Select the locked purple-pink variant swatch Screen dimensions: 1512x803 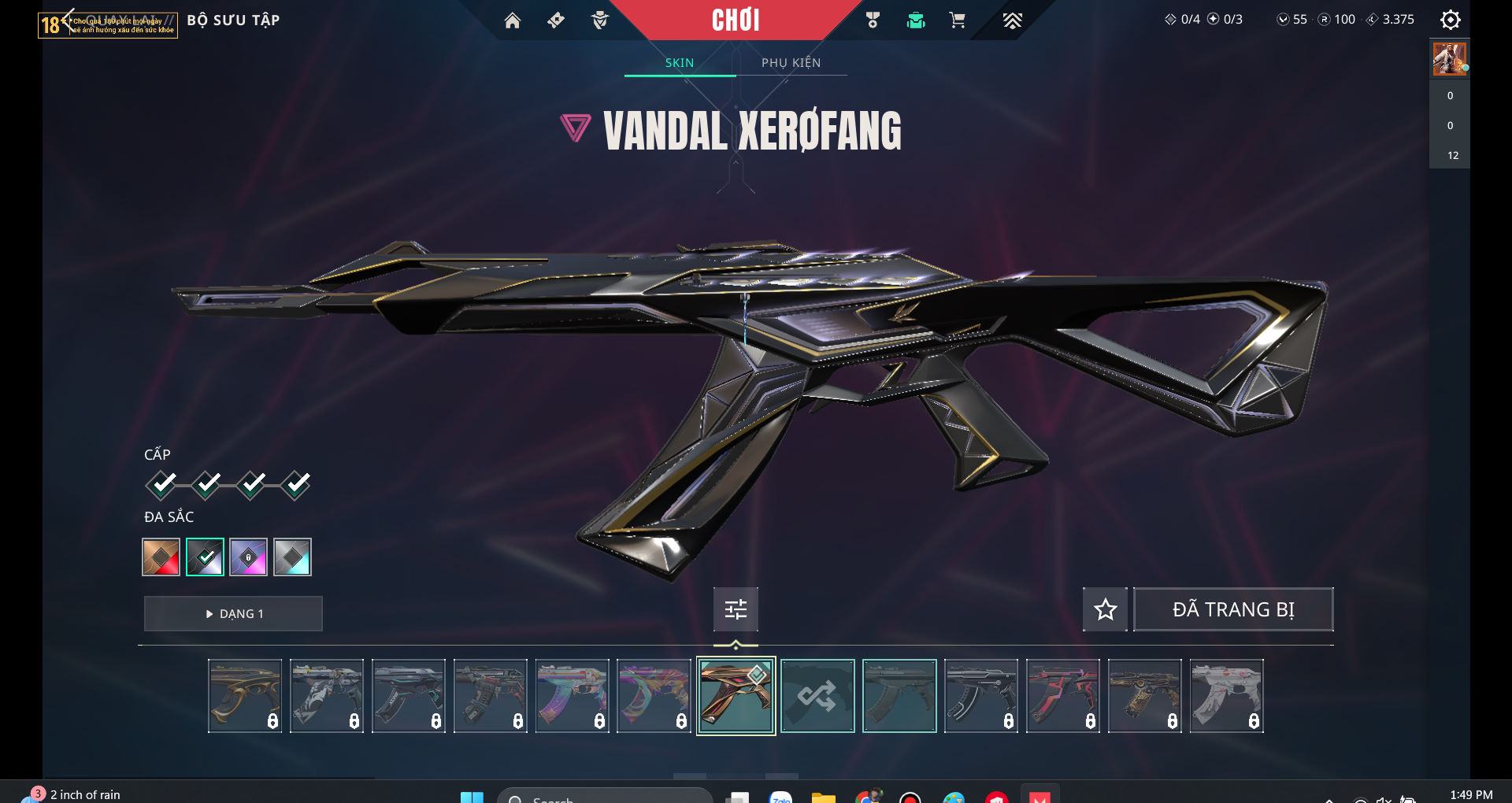(x=249, y=557)
